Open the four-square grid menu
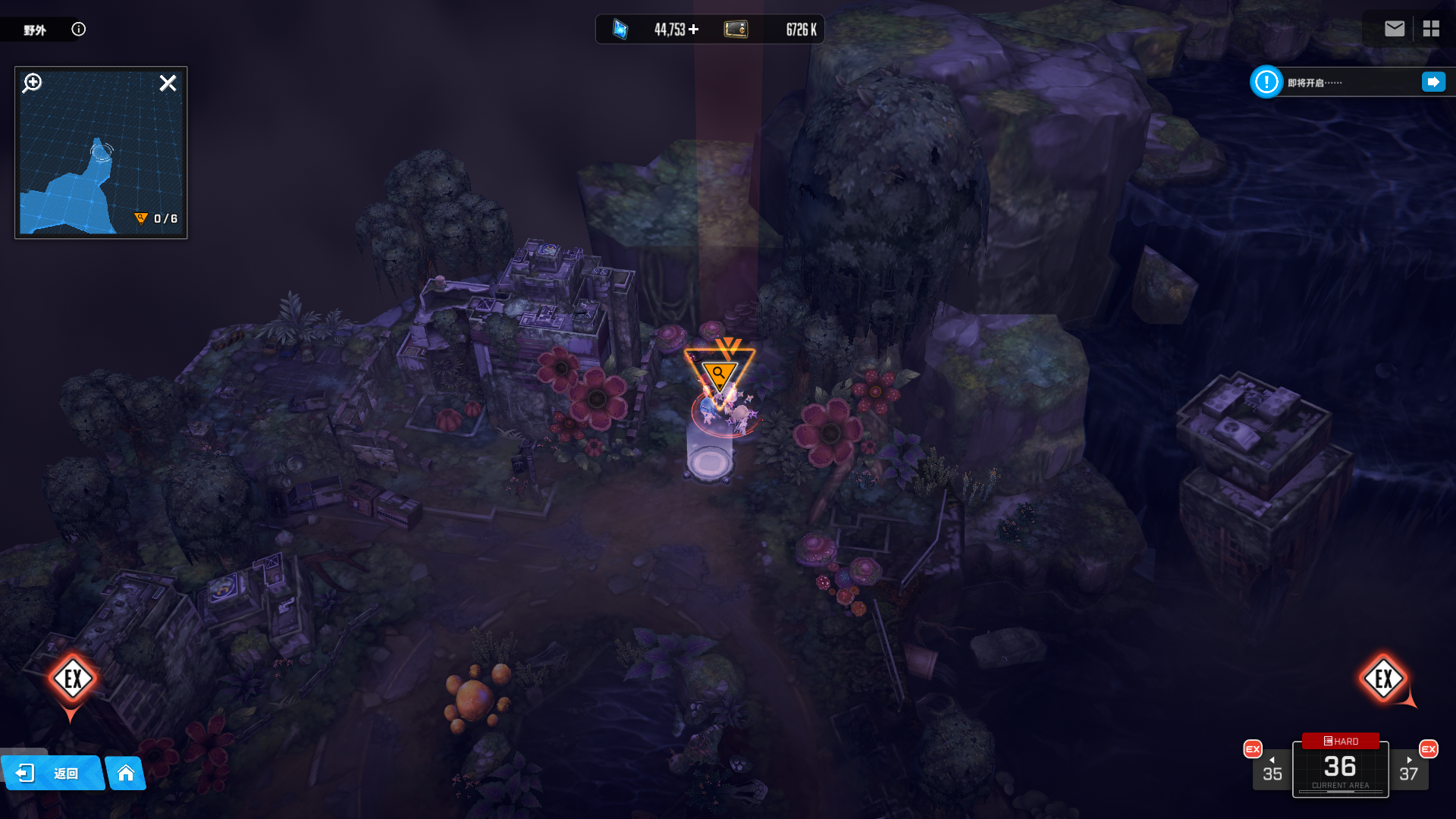1456x819 pixels. [1431, 29]
